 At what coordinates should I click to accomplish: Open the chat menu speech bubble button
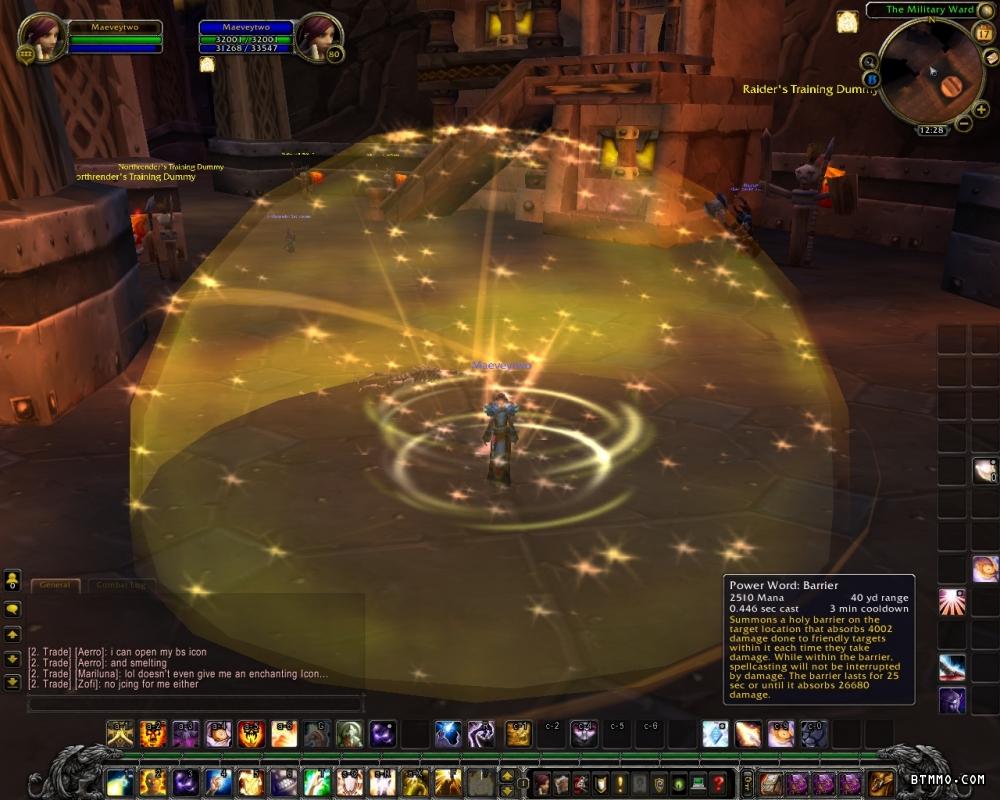[13, 608]
